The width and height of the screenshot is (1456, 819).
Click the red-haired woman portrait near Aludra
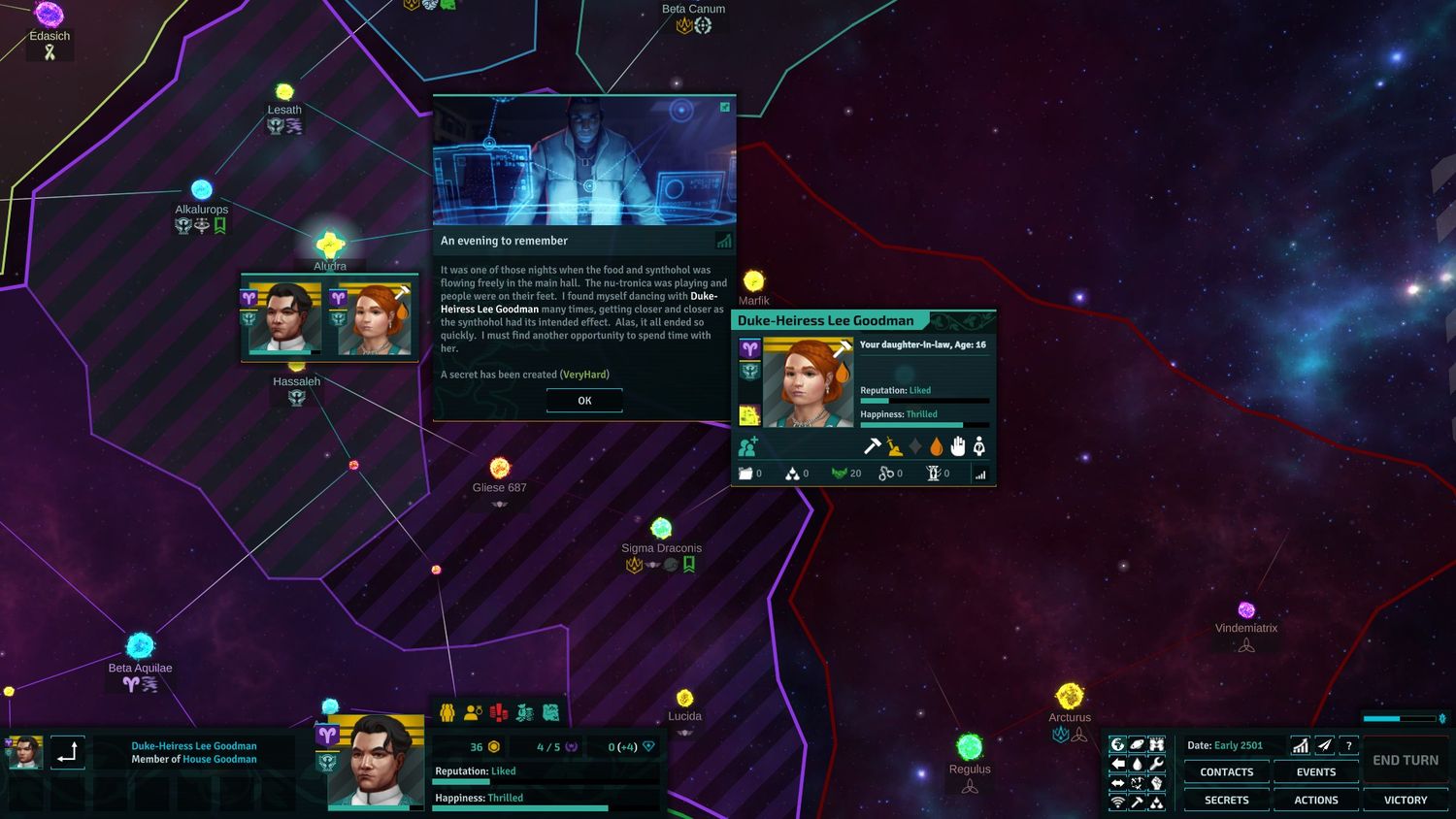pyautogui.click(x=374, y=318)
